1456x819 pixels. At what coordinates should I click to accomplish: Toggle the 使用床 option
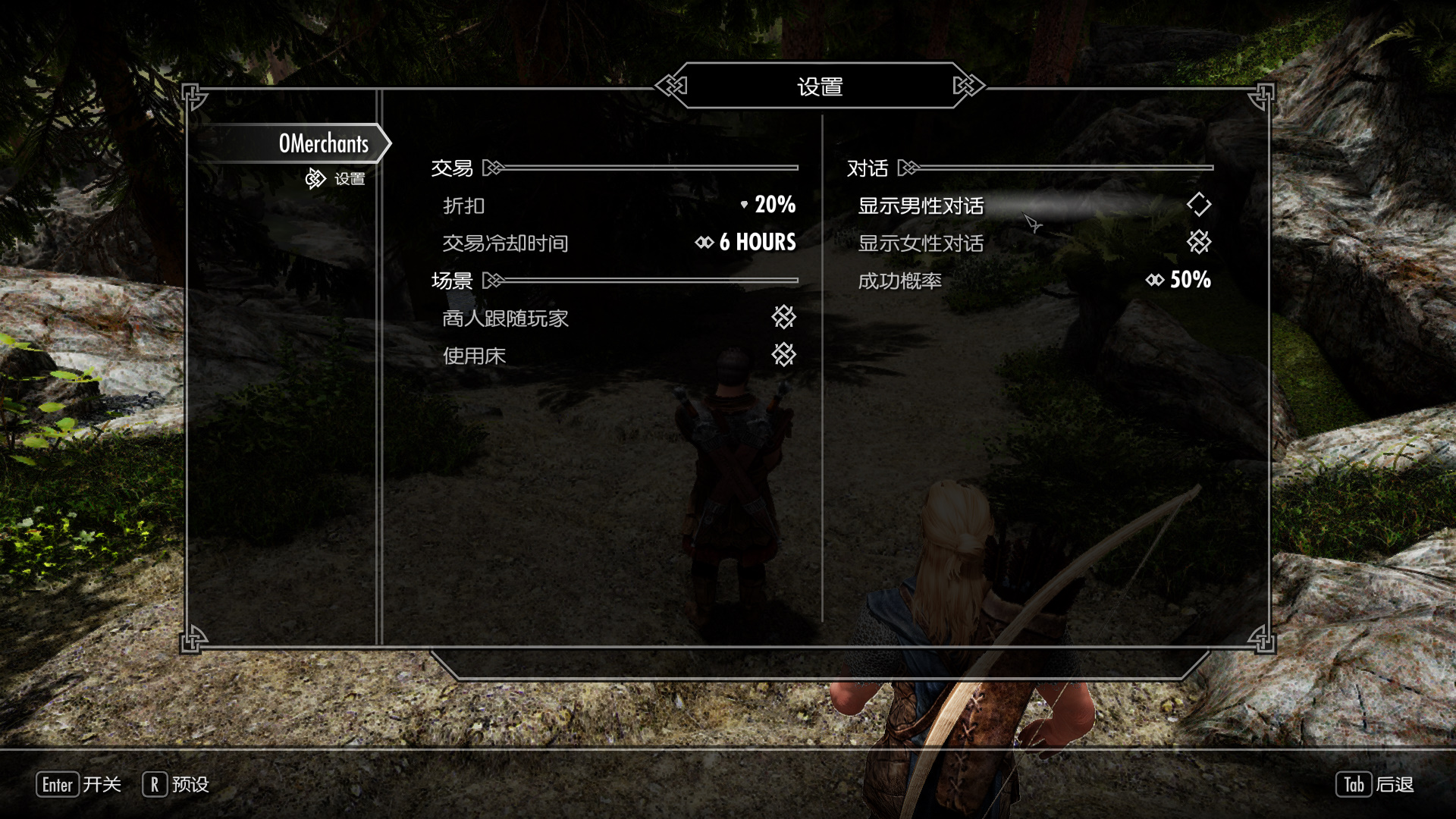click(x=783, y=355)
